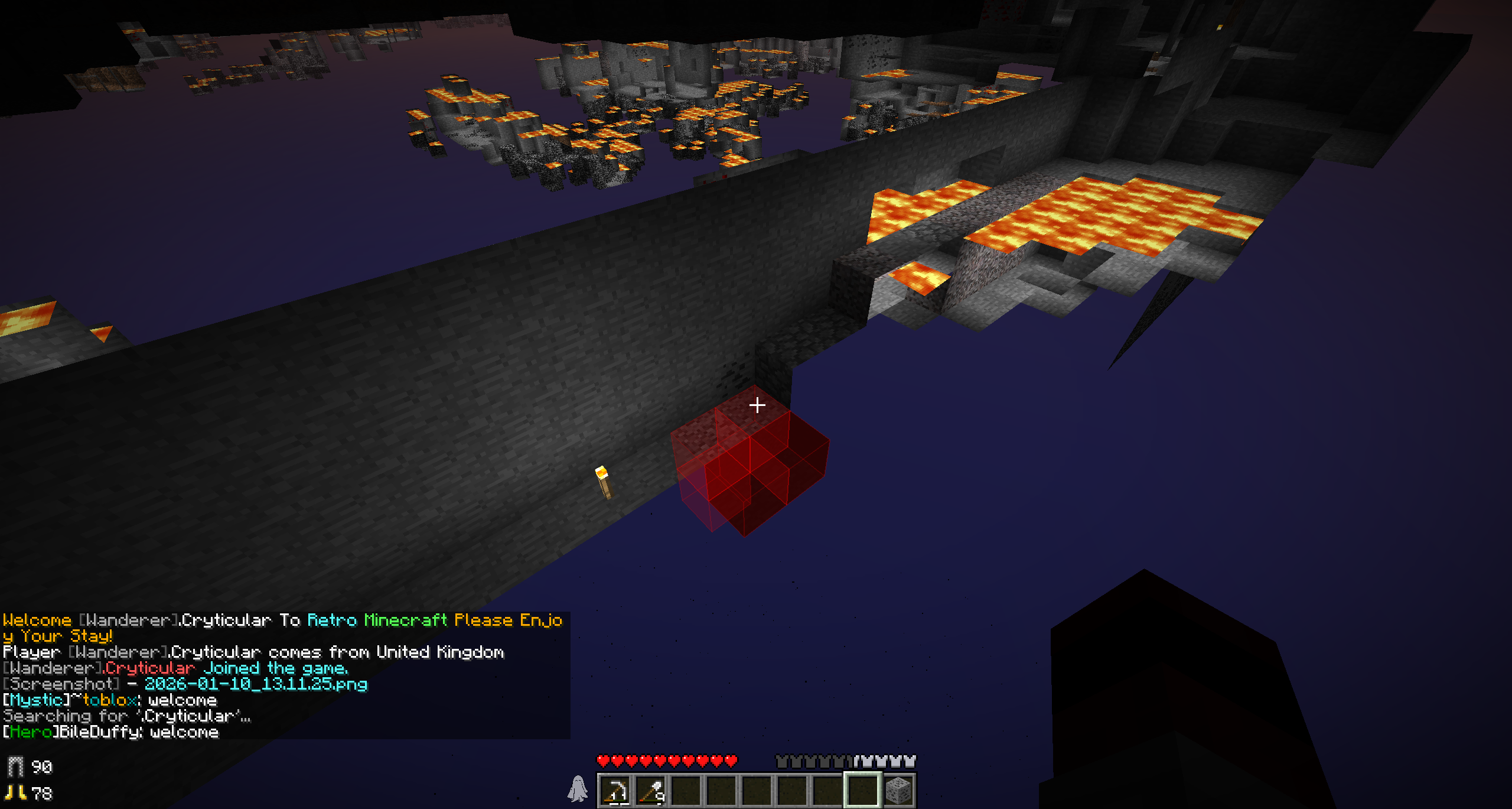Click the chainmail leggings durability icon
This screenshot has height=809, width=1512.
tap(15, 767)
